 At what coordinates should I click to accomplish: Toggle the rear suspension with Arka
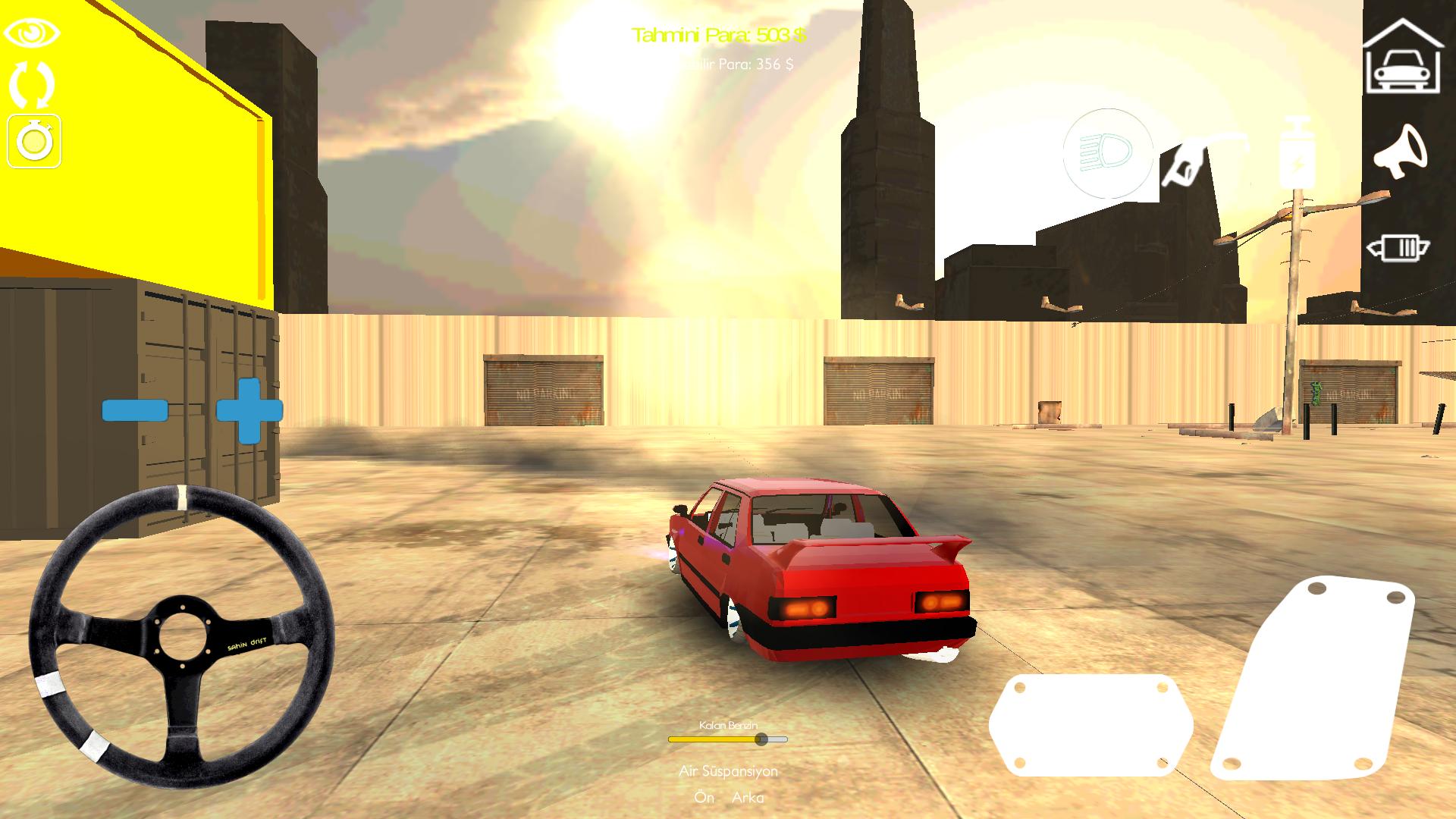749,798
